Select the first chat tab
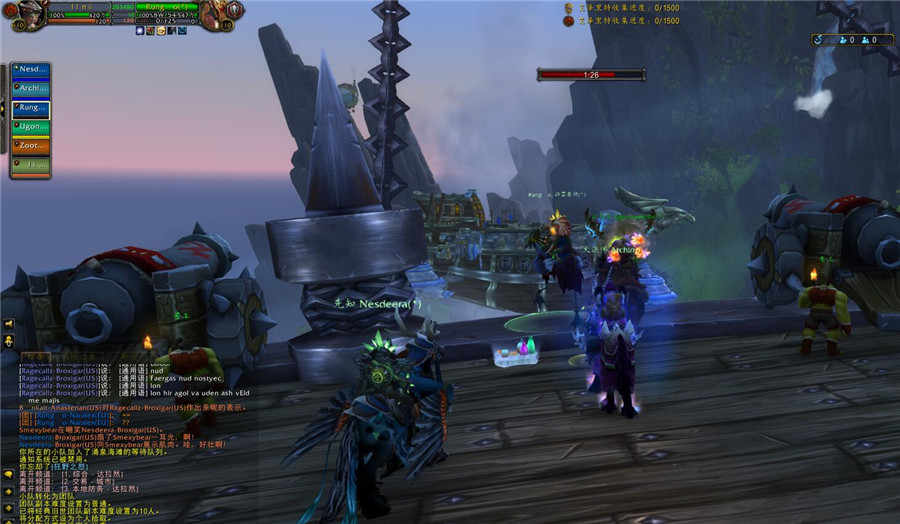 click(x=35, y=358)
